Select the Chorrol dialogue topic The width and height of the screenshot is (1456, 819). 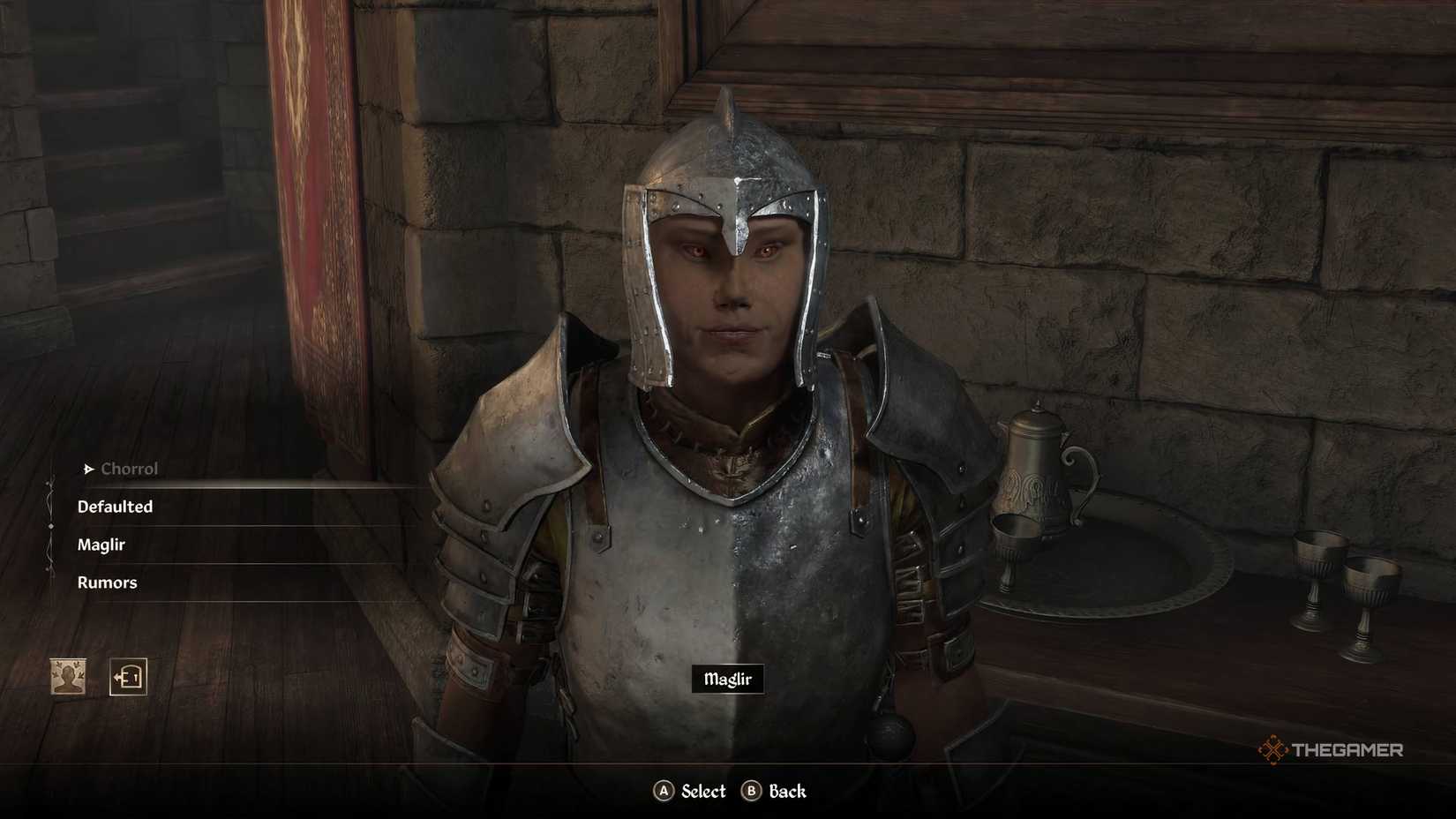point(130,469)
